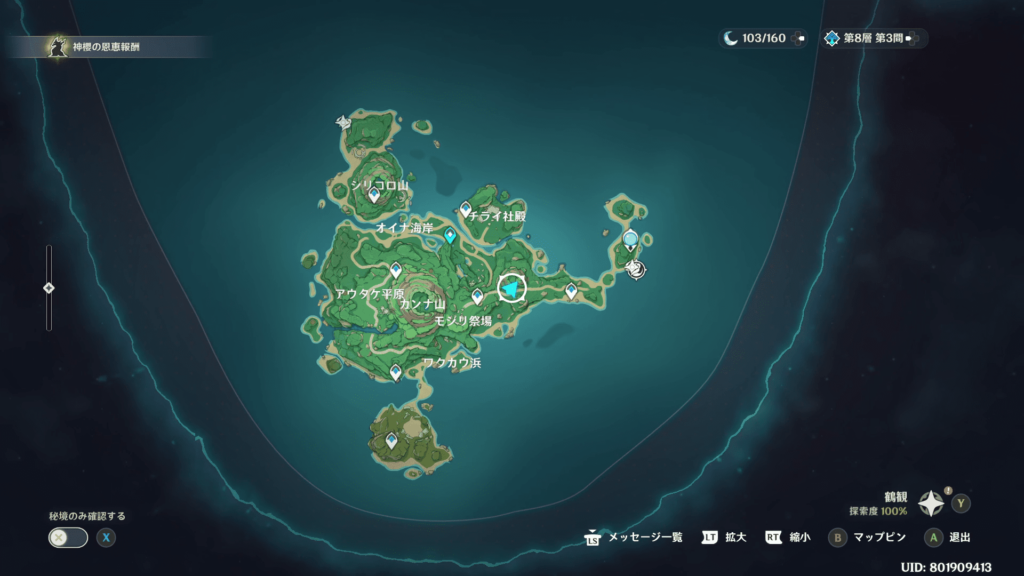This screenshot has height=576, width=1024.
Task: Select the teleport waypoint below ワクカウ浜
Action: (x=396, y=373)
